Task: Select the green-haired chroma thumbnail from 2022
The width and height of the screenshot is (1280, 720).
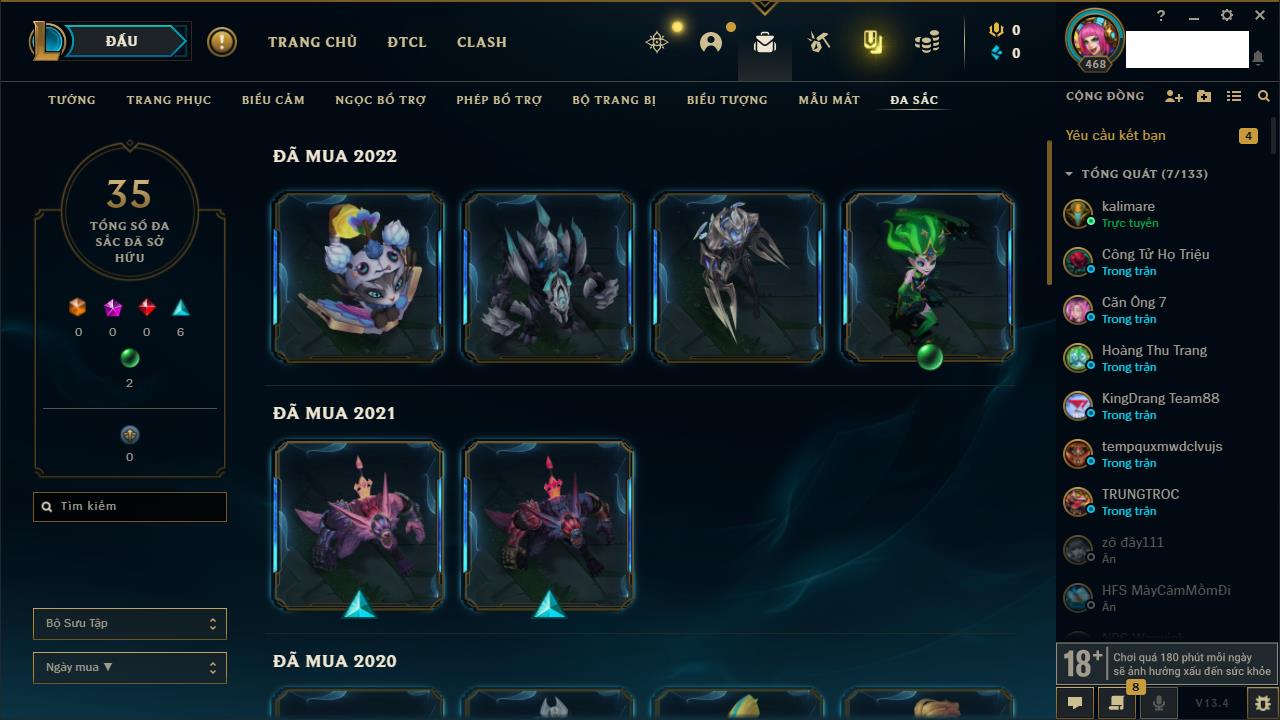Action: (929, 277)
